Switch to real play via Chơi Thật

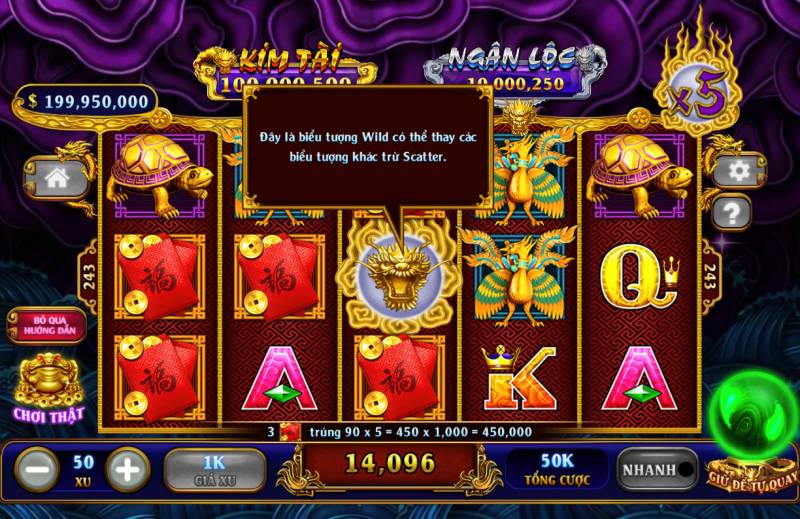click(x=47, y=390)
